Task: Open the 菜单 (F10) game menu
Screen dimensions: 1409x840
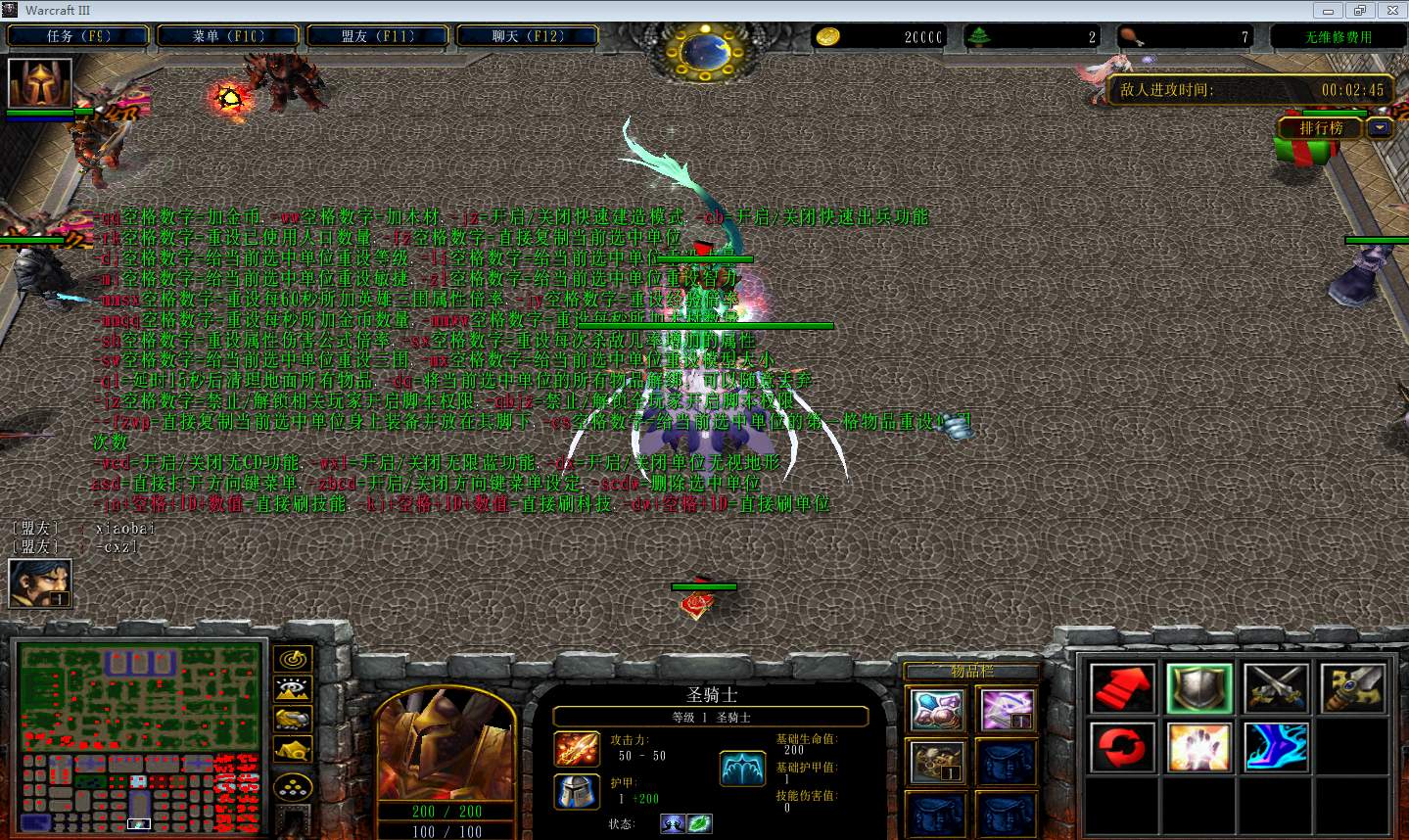Action: 228,36
